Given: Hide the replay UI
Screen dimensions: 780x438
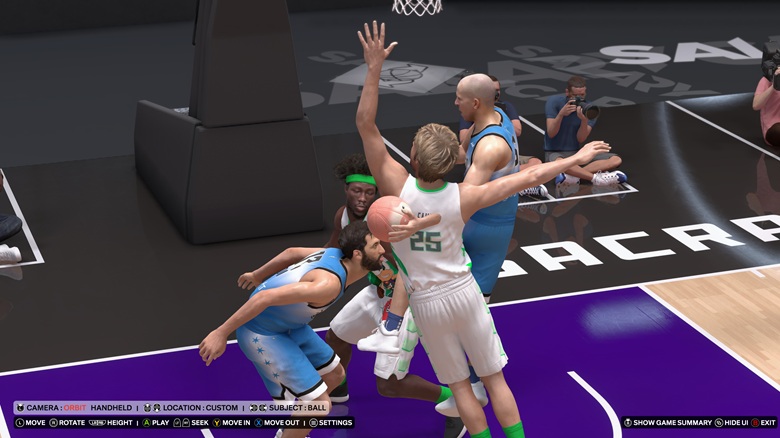Looking at the screenshot, I should (732, 423).
